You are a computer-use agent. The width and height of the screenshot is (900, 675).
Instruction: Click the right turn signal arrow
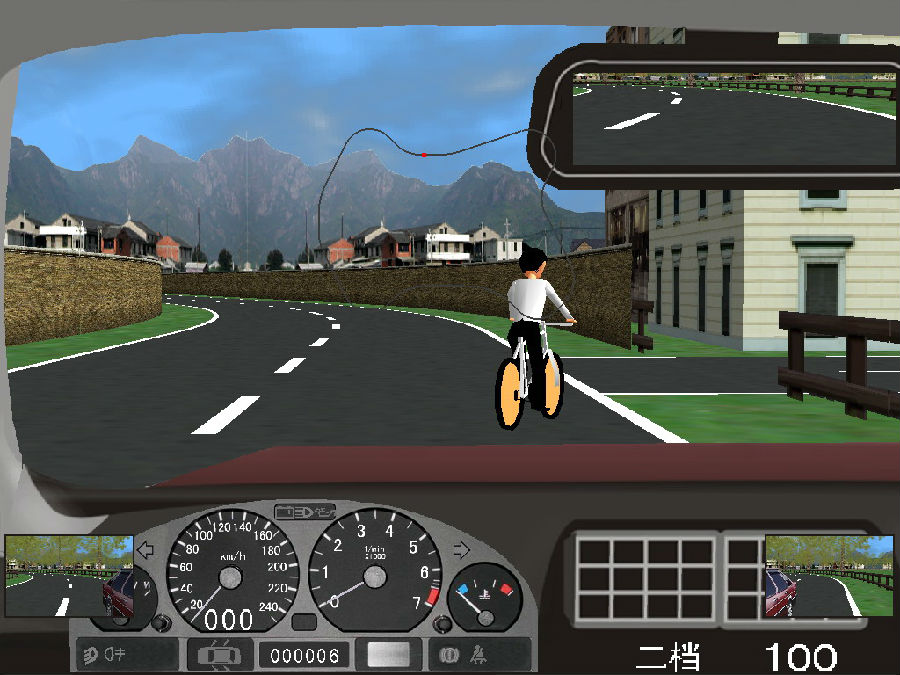(461, 549)
